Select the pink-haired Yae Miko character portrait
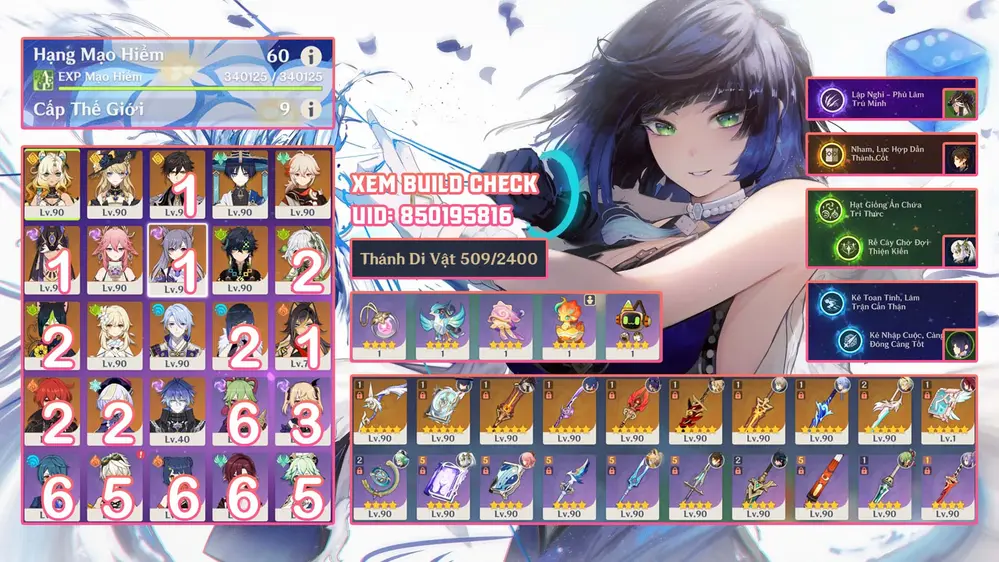The width and height of the screenshot is (999, 562). coord(115,257)
